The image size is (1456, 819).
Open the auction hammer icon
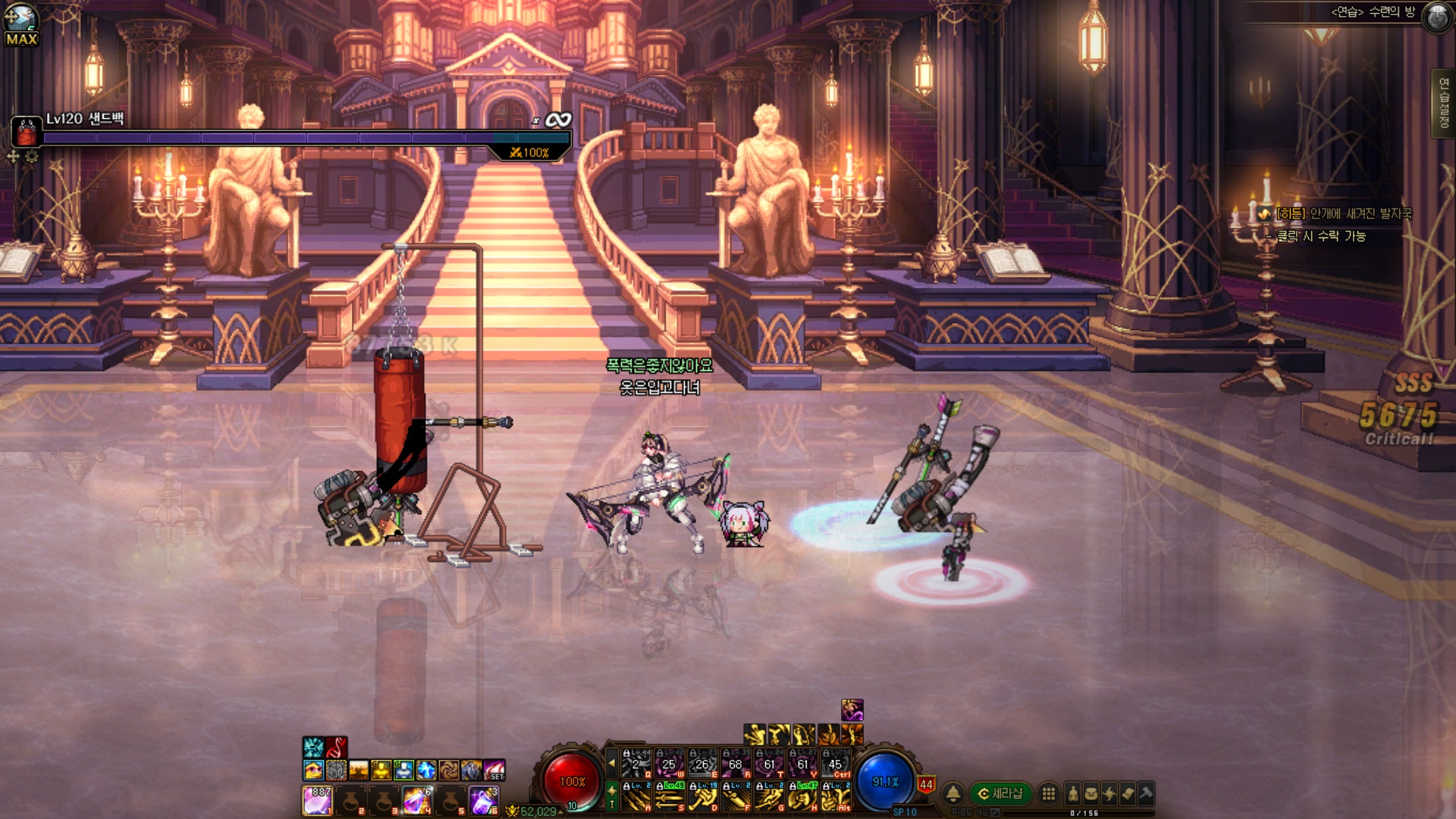tap(1146, 793)
